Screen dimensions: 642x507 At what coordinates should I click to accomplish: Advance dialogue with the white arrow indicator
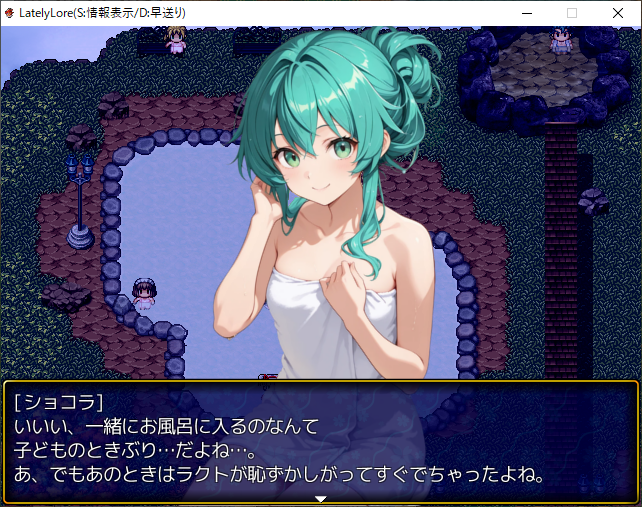click(321, 497)
